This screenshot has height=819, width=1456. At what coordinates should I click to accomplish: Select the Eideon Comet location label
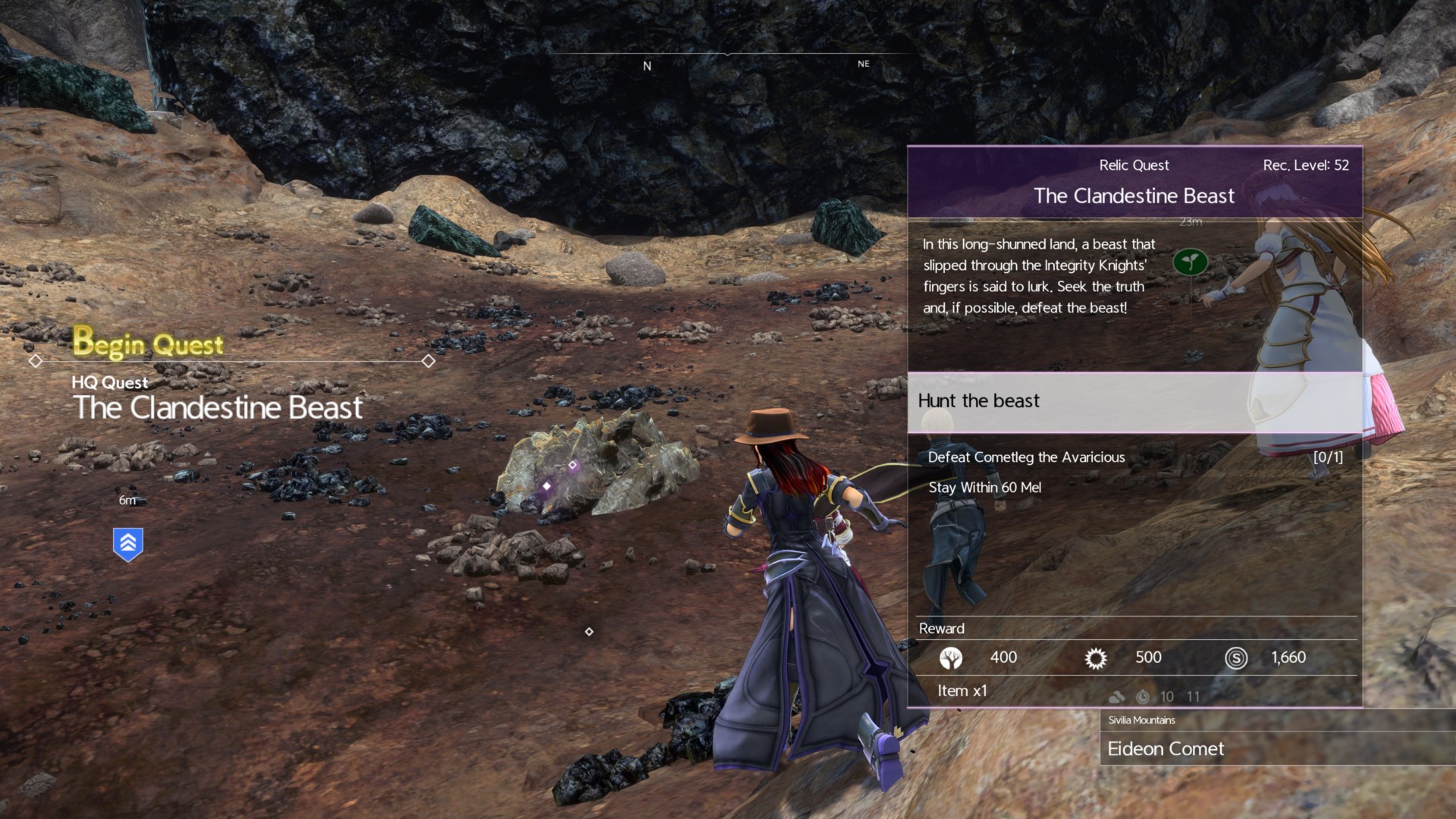(x=1166, y=749)
